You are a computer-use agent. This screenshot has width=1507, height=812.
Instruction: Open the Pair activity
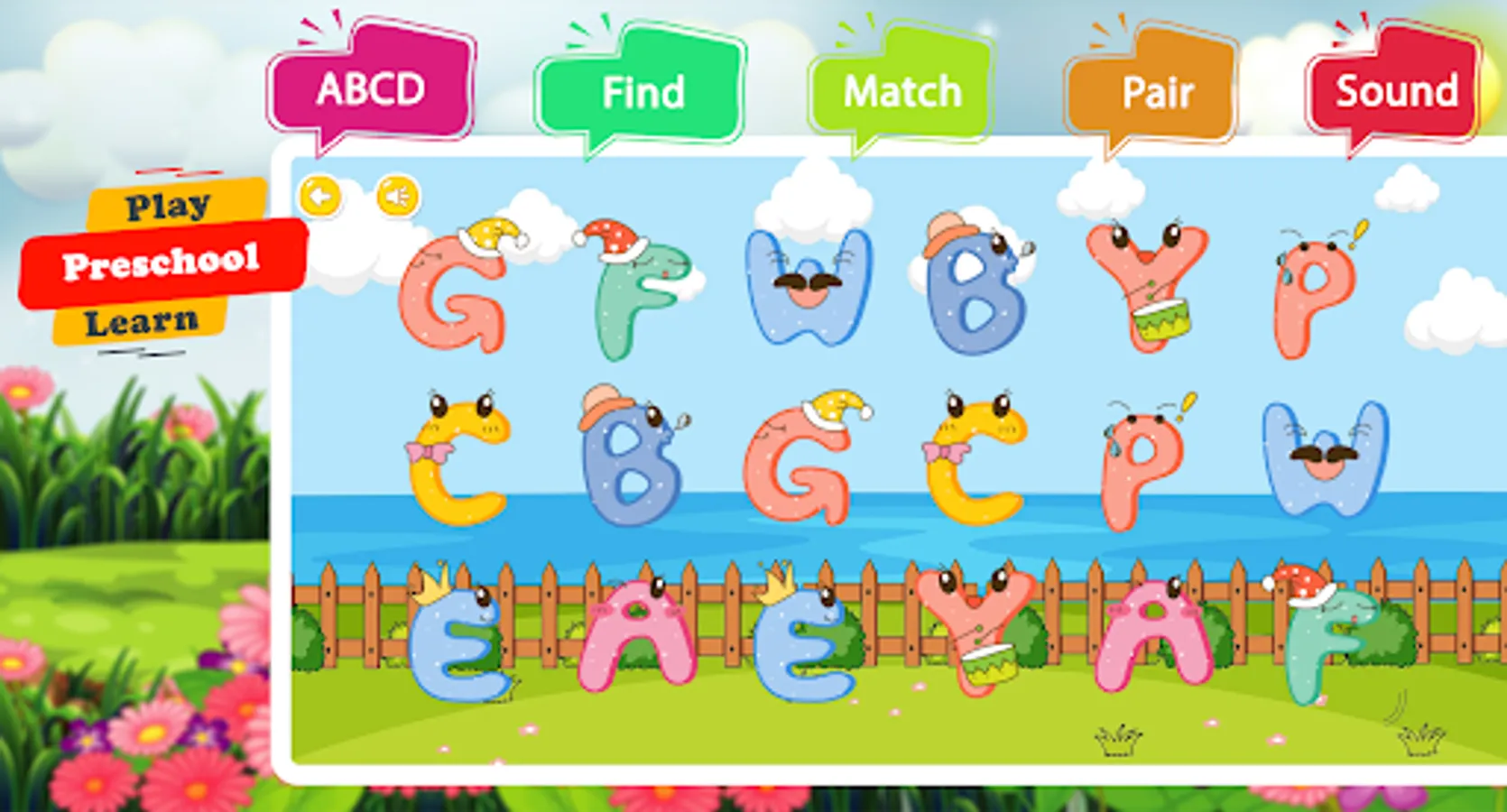pos(1158,88)
